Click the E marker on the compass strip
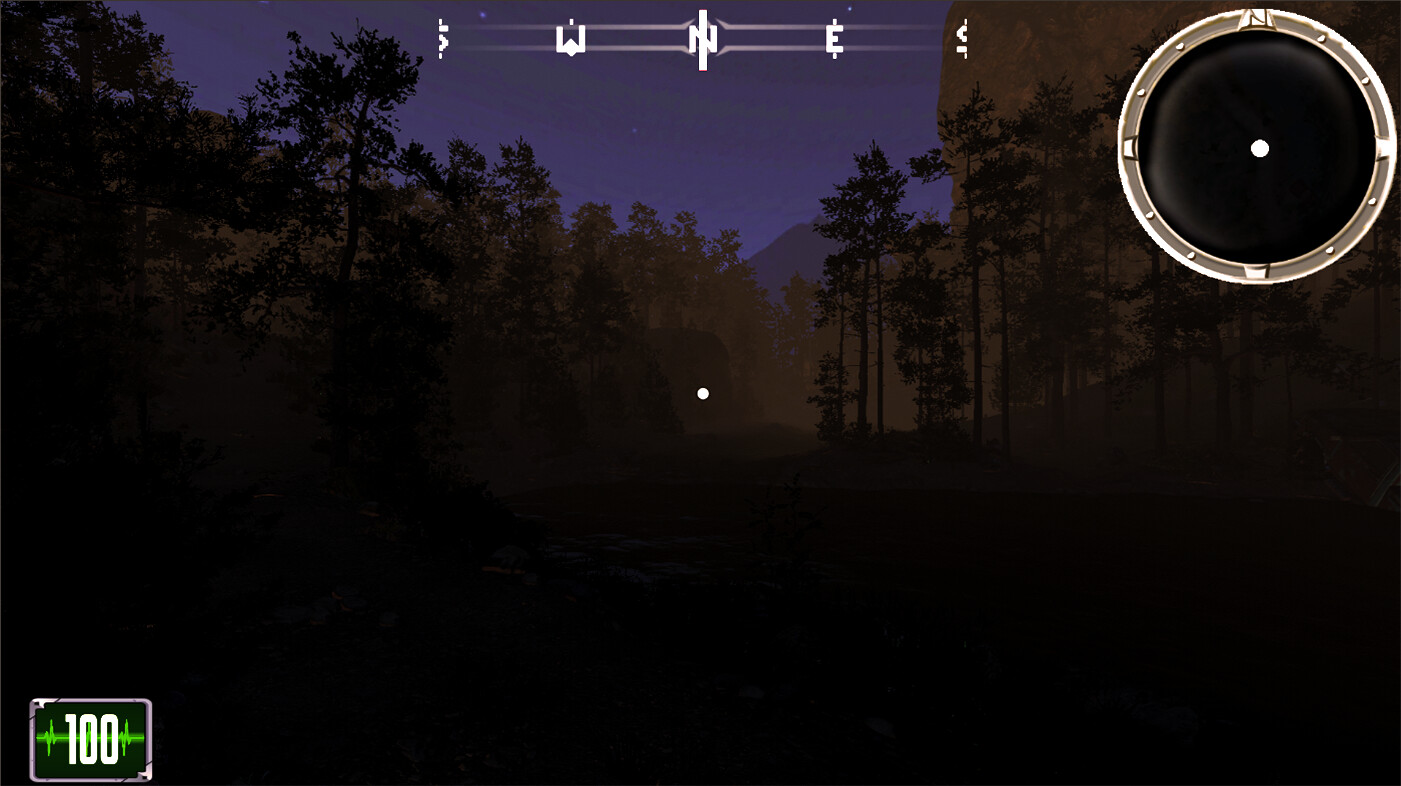The width and height of the screenshot is (1401, 786). click(x=833, y=40)
